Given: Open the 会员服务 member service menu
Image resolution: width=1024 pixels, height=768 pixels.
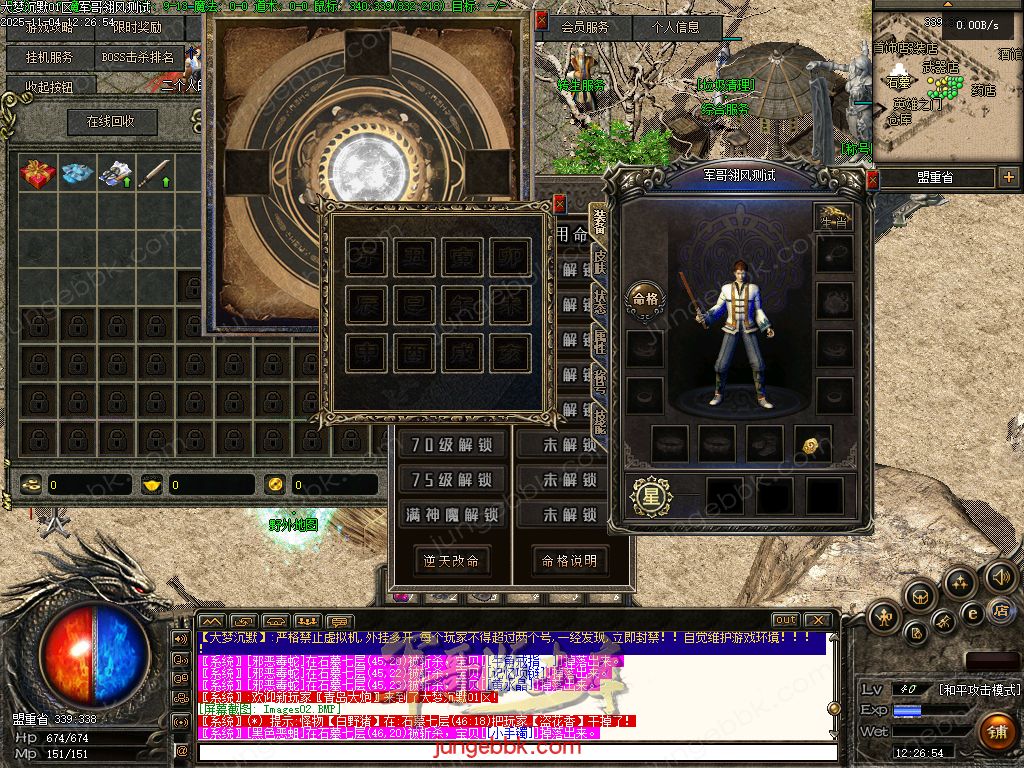Looking at the screenshot, I should click(x=585, y=27).
